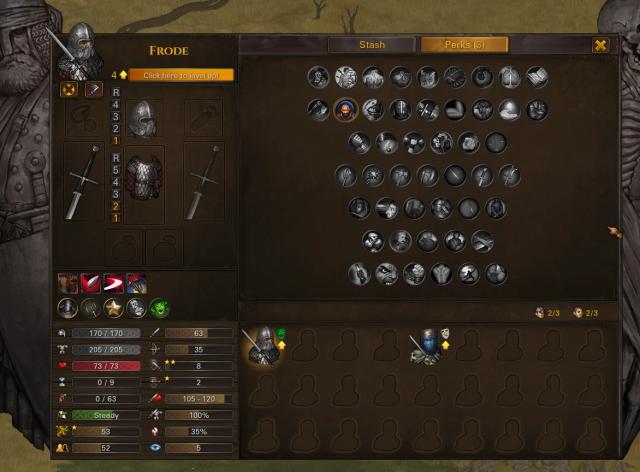
Task: Select the first red skill icon
Action: coord(67,284)
